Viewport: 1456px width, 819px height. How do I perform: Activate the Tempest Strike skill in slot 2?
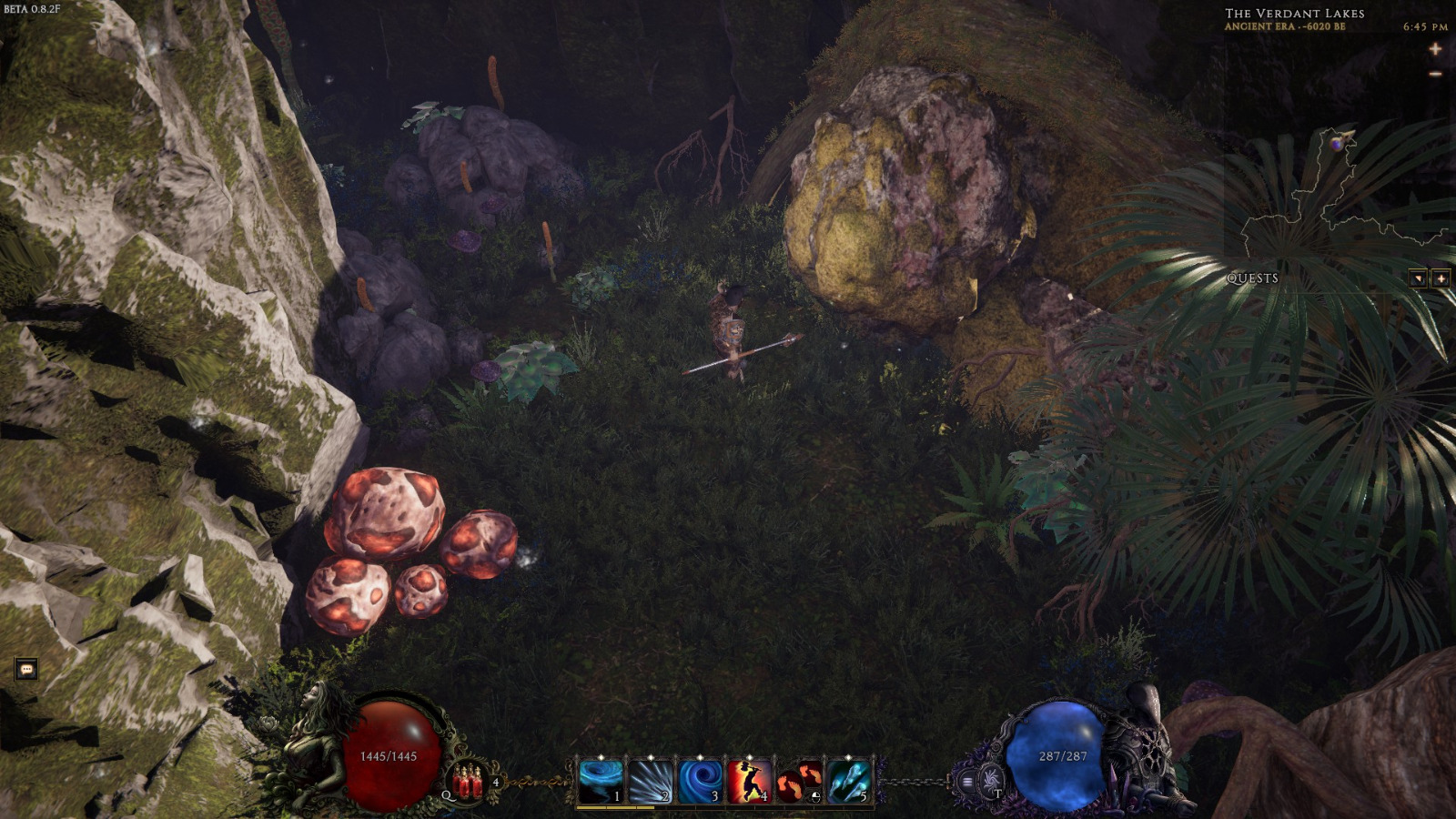click(649, 780)
